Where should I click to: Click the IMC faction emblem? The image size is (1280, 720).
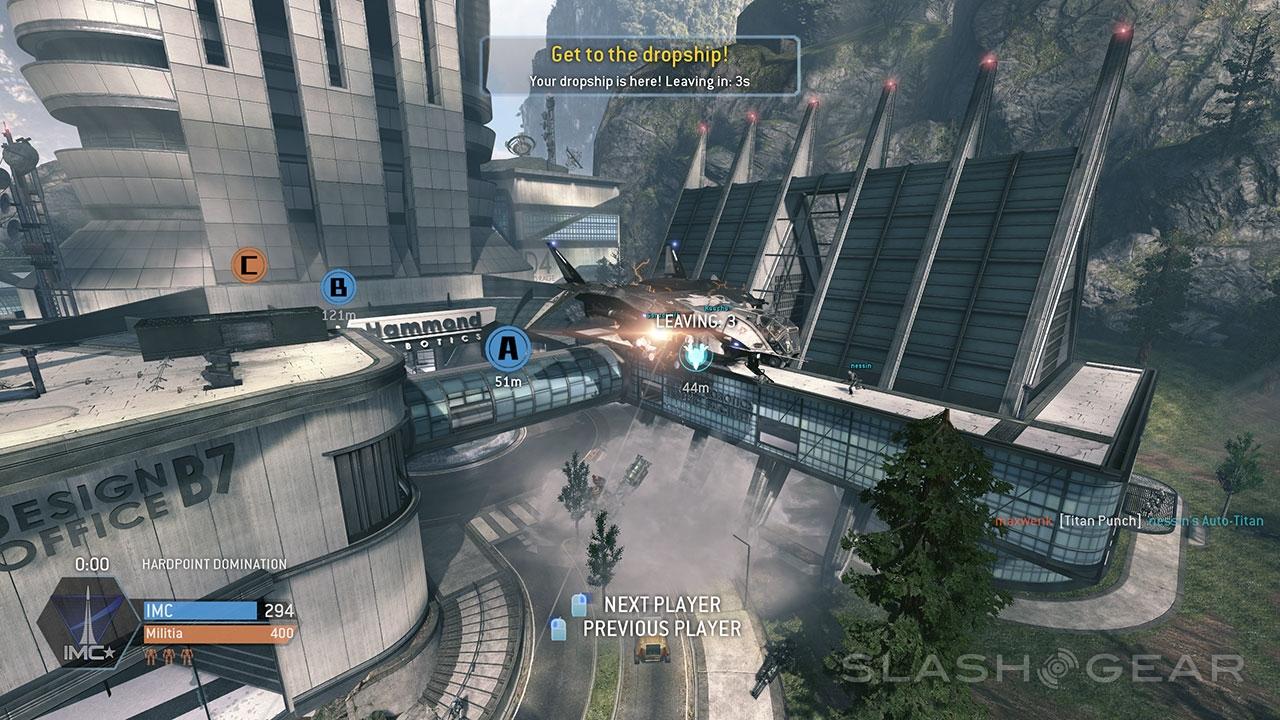pos(88,620)
